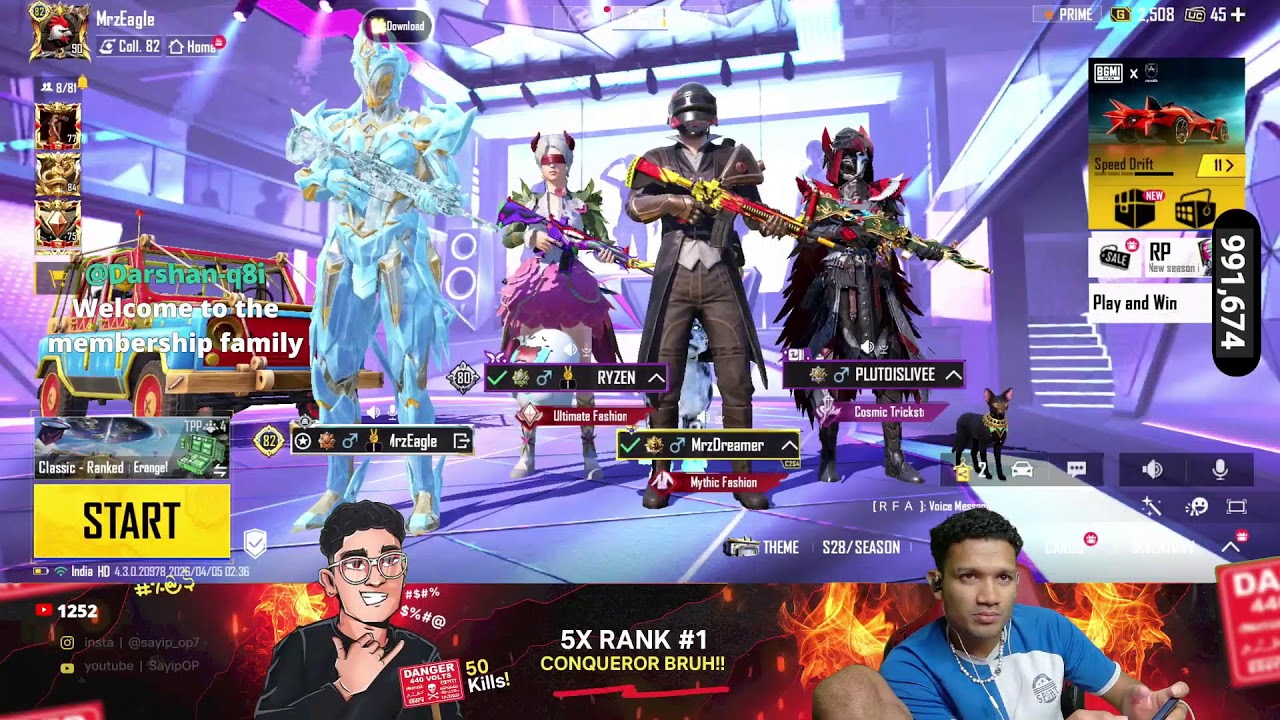
Task: Expand MrzDreamer's nameplate chevron
Action: pyautogui.click(x=790, y=445)
